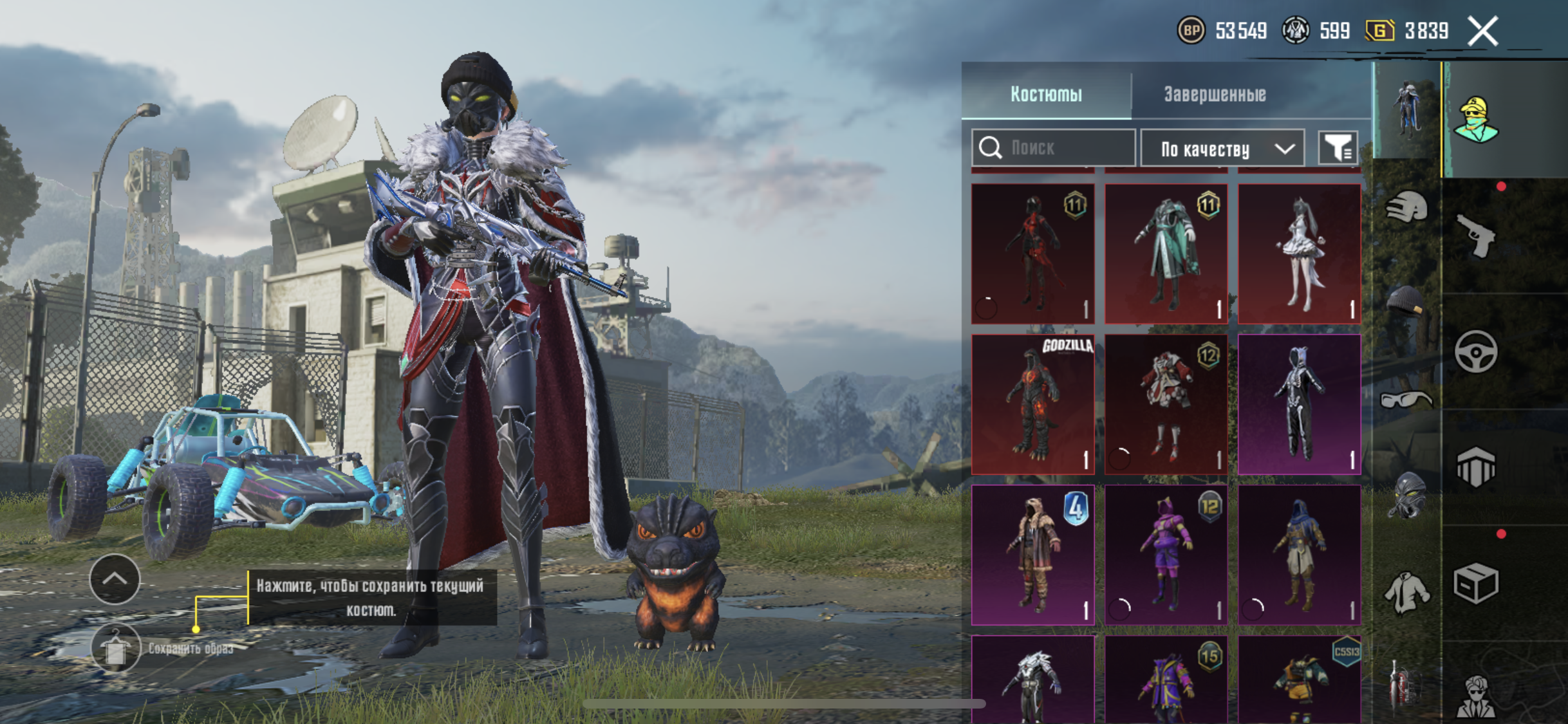The height and width of the screenshot is (724, 1568).
Task: Choose the fur-hooded coat costume with badge 4
Action: point(1032,555)
